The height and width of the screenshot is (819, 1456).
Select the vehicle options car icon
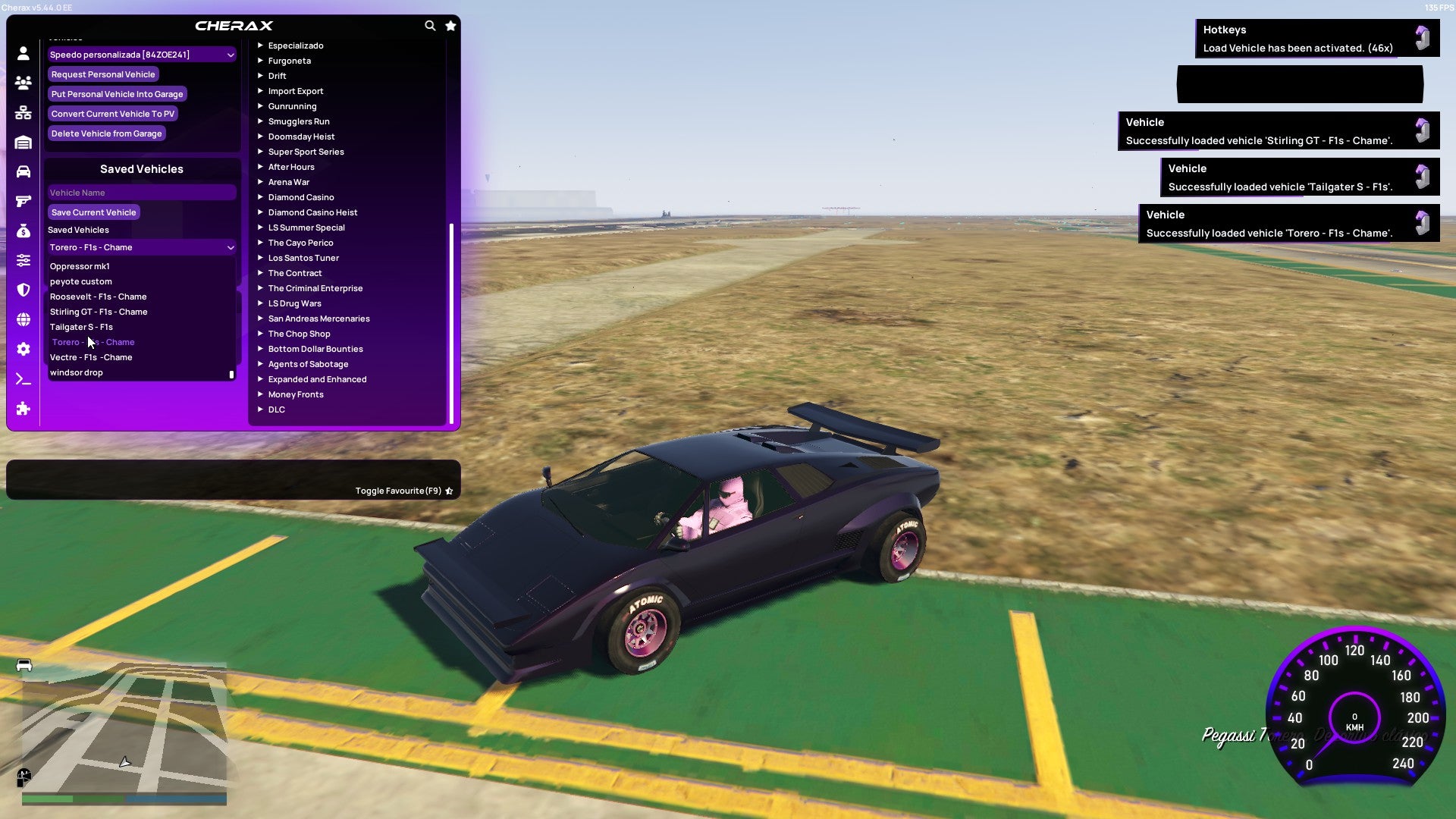24,171
